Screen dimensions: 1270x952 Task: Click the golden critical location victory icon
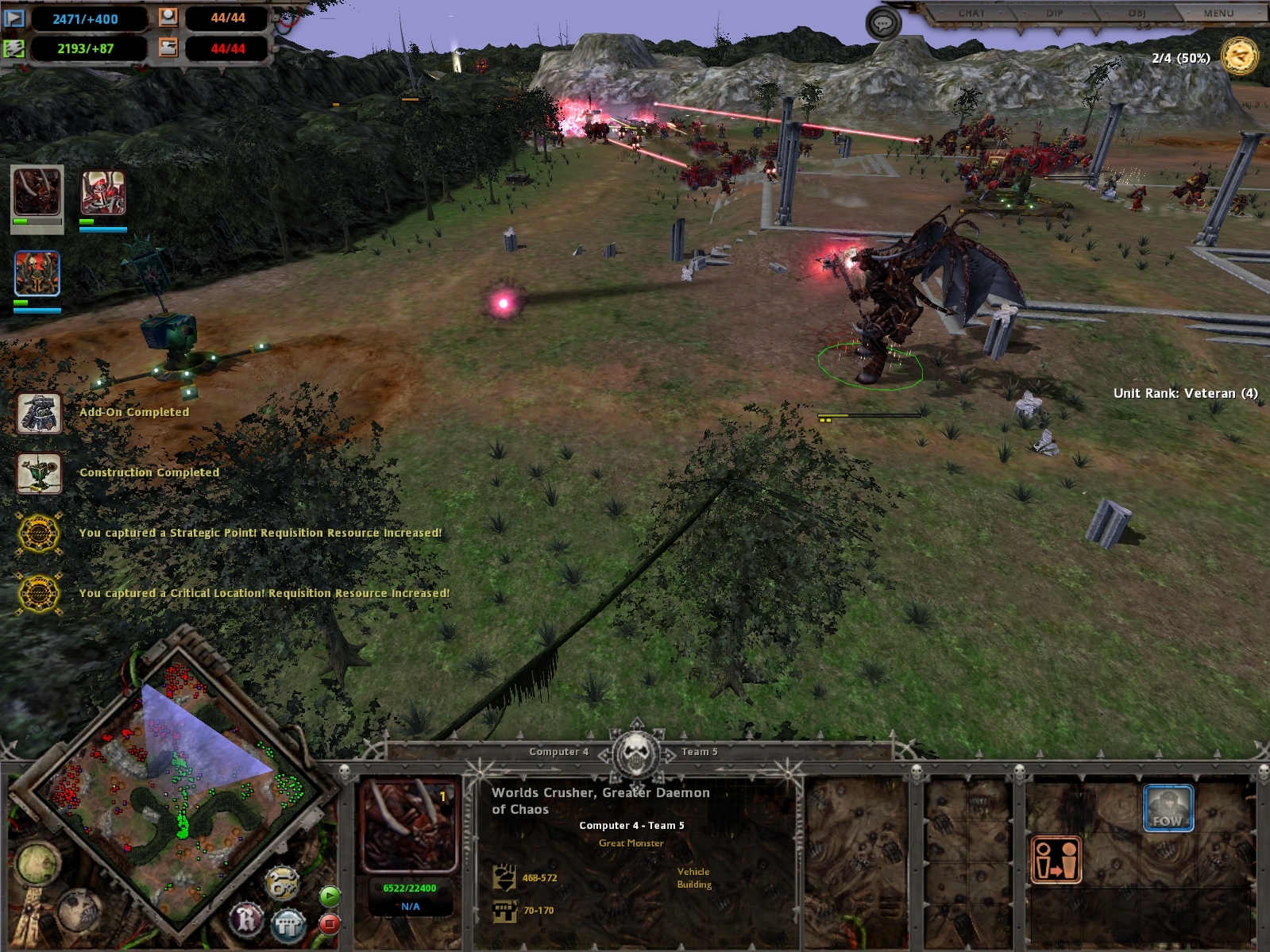(1239, 56)
